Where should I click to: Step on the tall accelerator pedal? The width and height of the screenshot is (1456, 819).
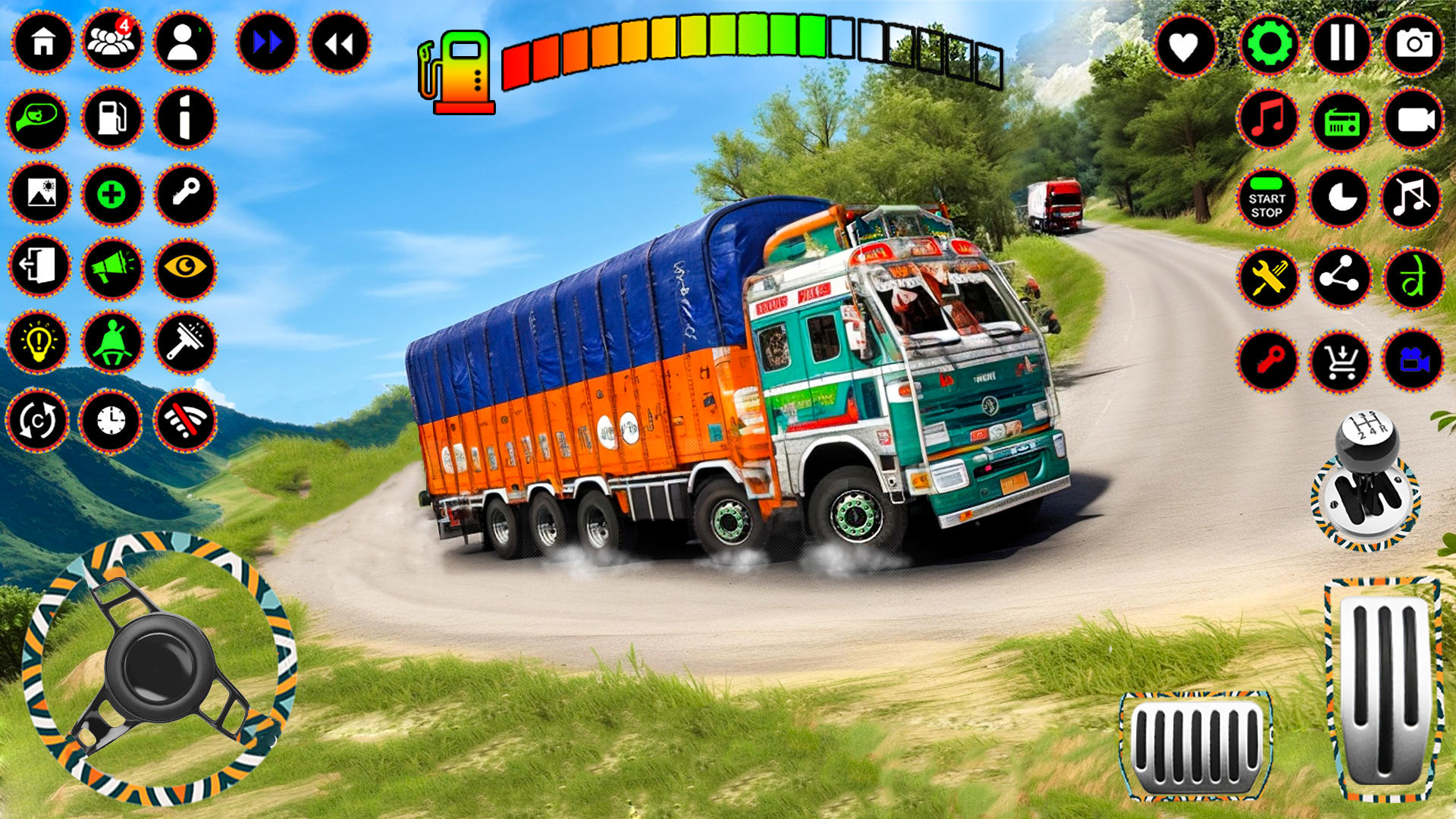(x=1382, y=689)
